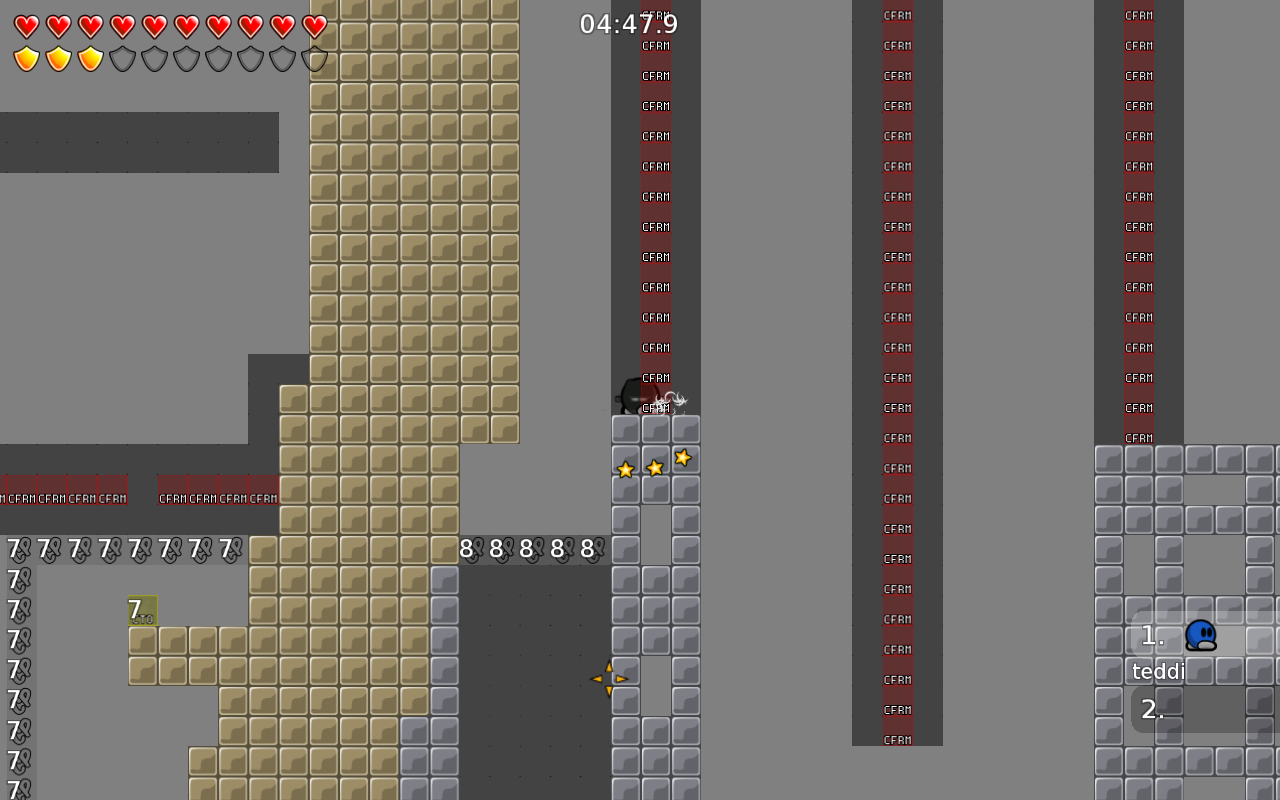The image size is (1280, 800).
Task: Collect the raised rightmost yellow star
Action: point(683,458)
